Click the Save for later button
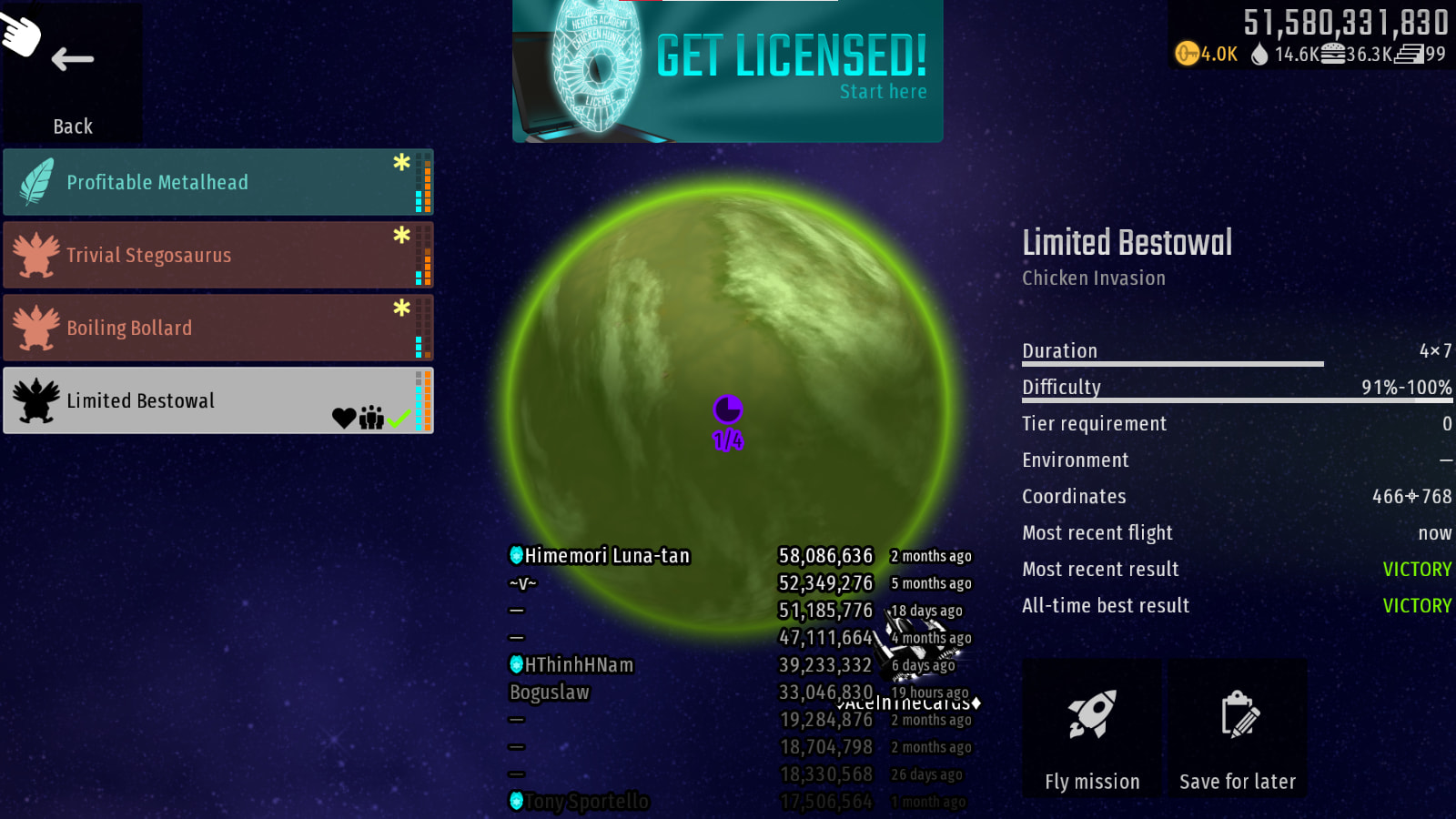This screenshot has height=819, width=1456. click(x=1238, y=730)
